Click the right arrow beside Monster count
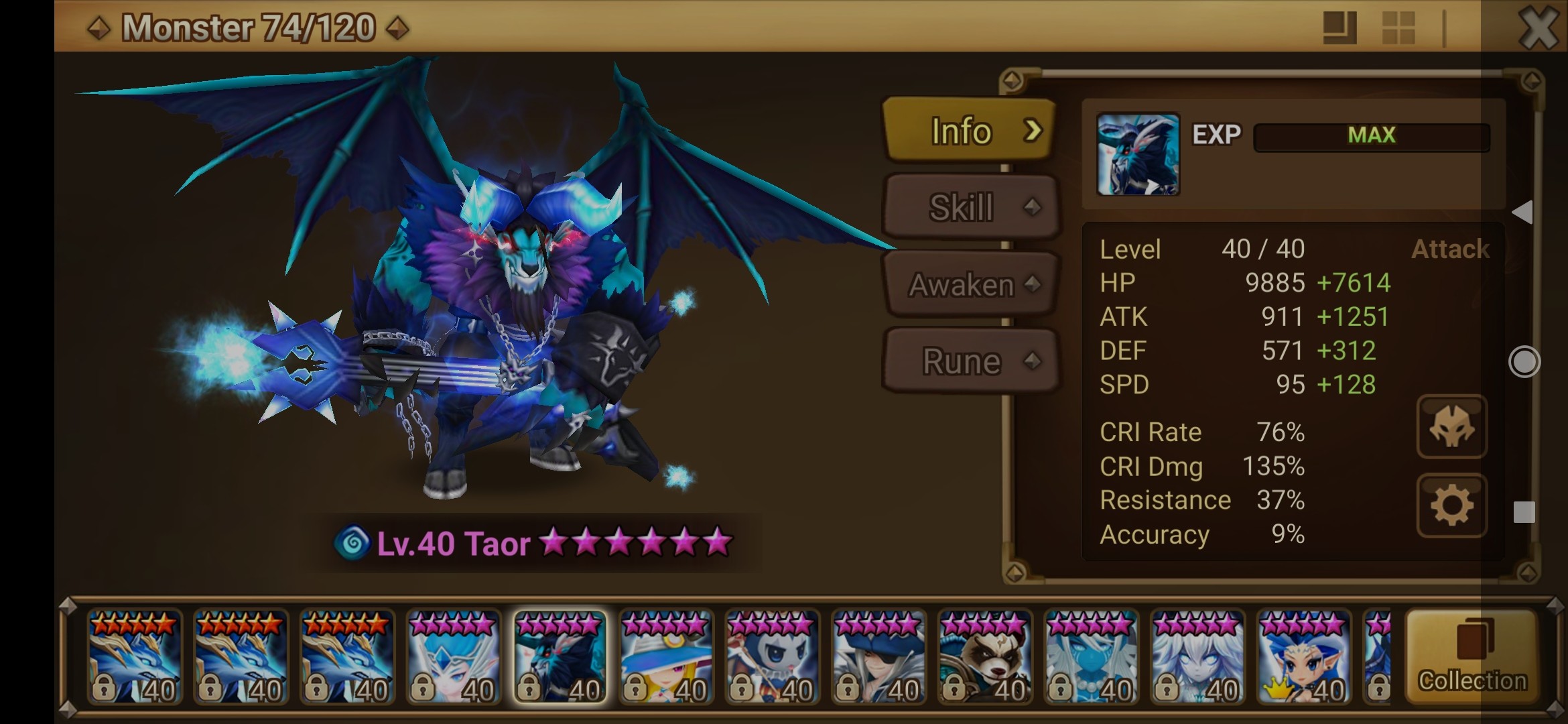Screen dimensions: 1568x724 click(x=398, y=28)
